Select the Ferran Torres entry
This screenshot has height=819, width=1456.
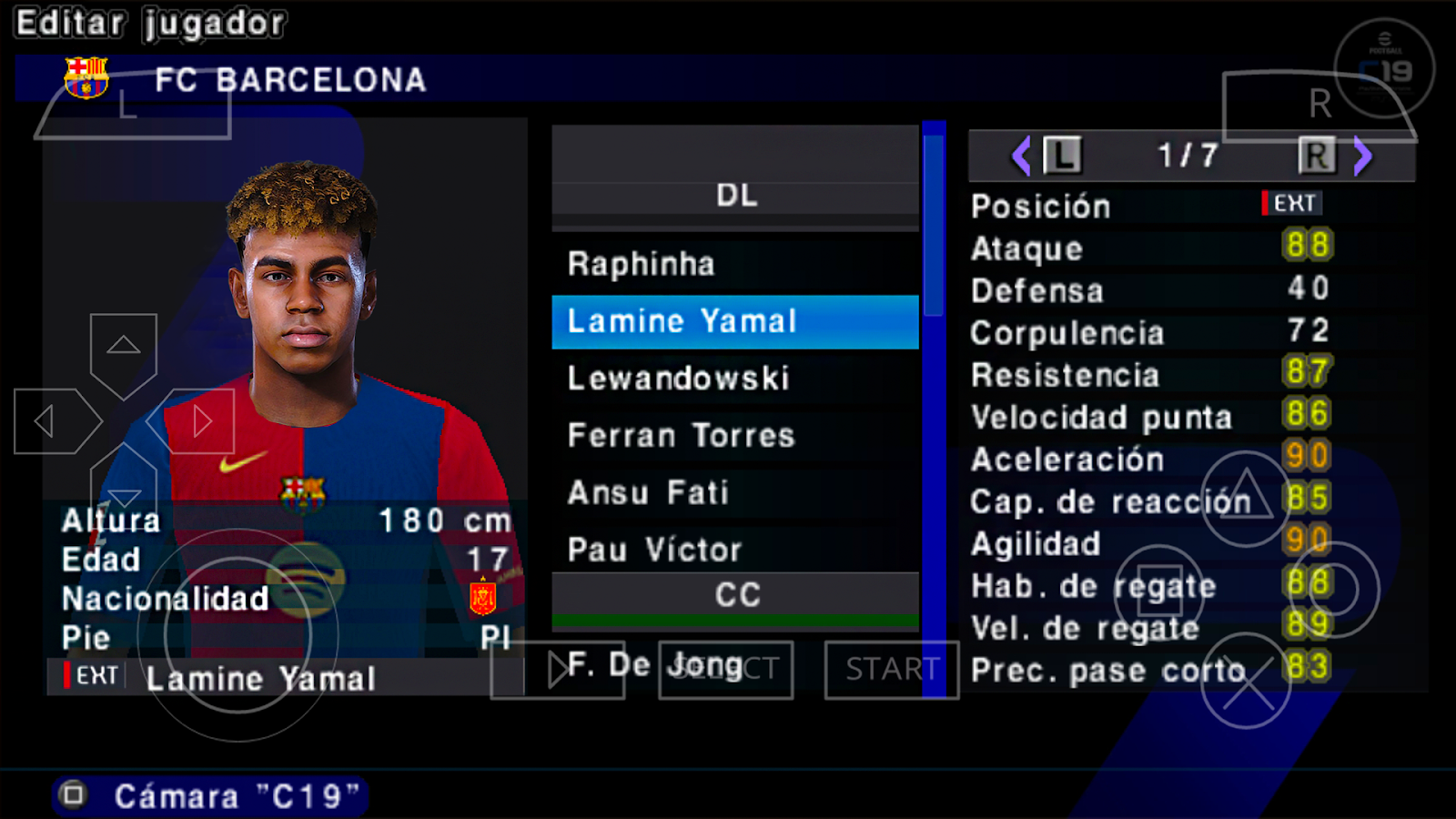[733, 436]
